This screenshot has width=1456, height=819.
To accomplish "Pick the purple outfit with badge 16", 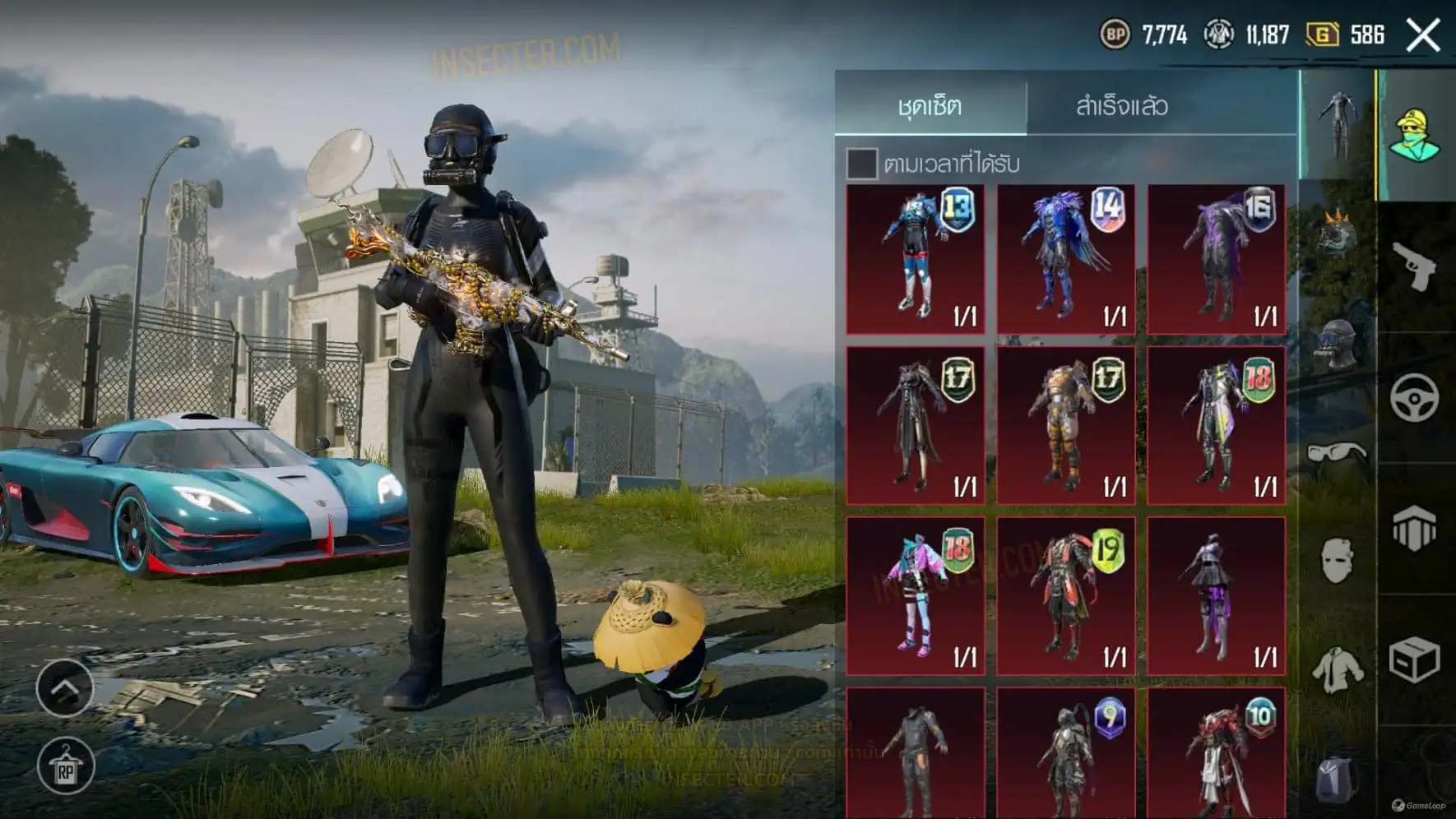I will click(x=1217, y=259).
